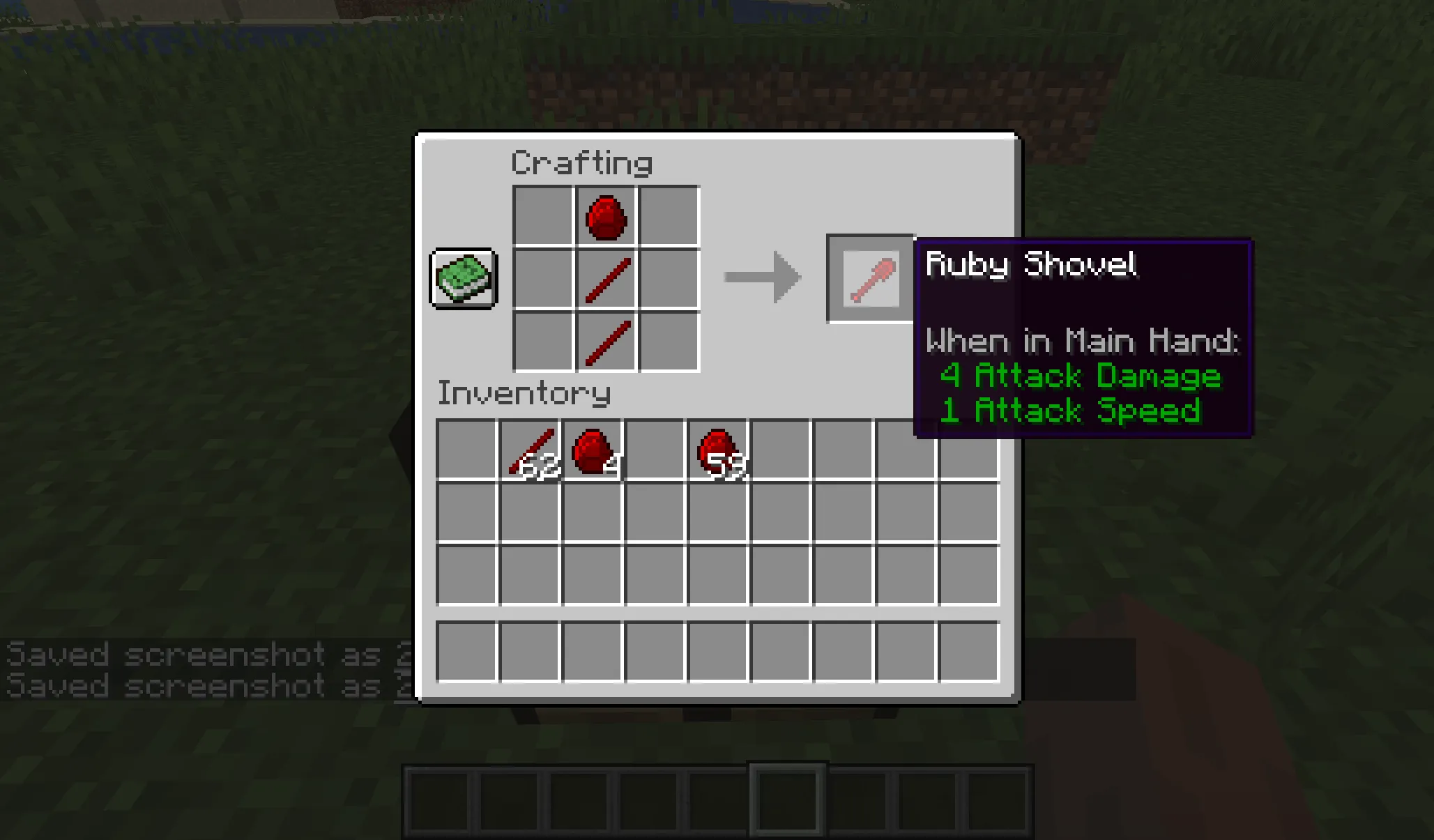Click the crafting result arrow

coord(763,275)
